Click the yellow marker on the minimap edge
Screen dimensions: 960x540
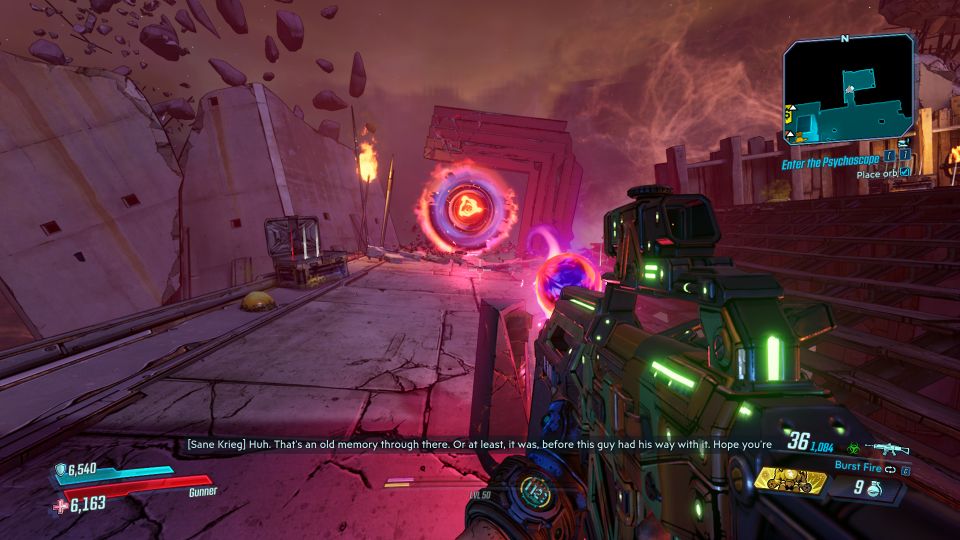point(789,112)
